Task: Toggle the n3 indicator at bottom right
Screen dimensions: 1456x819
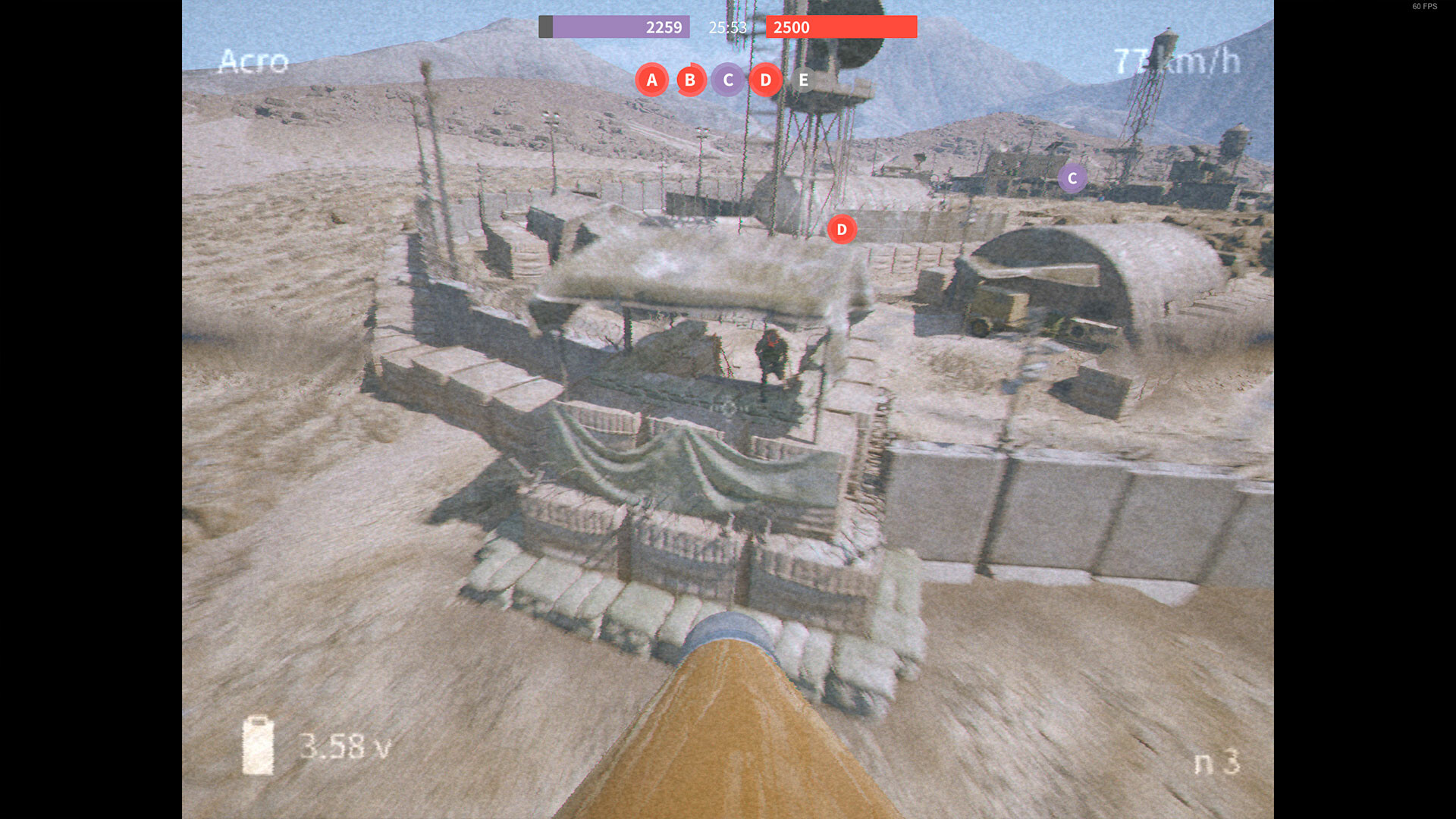Action: point(1216,761)
